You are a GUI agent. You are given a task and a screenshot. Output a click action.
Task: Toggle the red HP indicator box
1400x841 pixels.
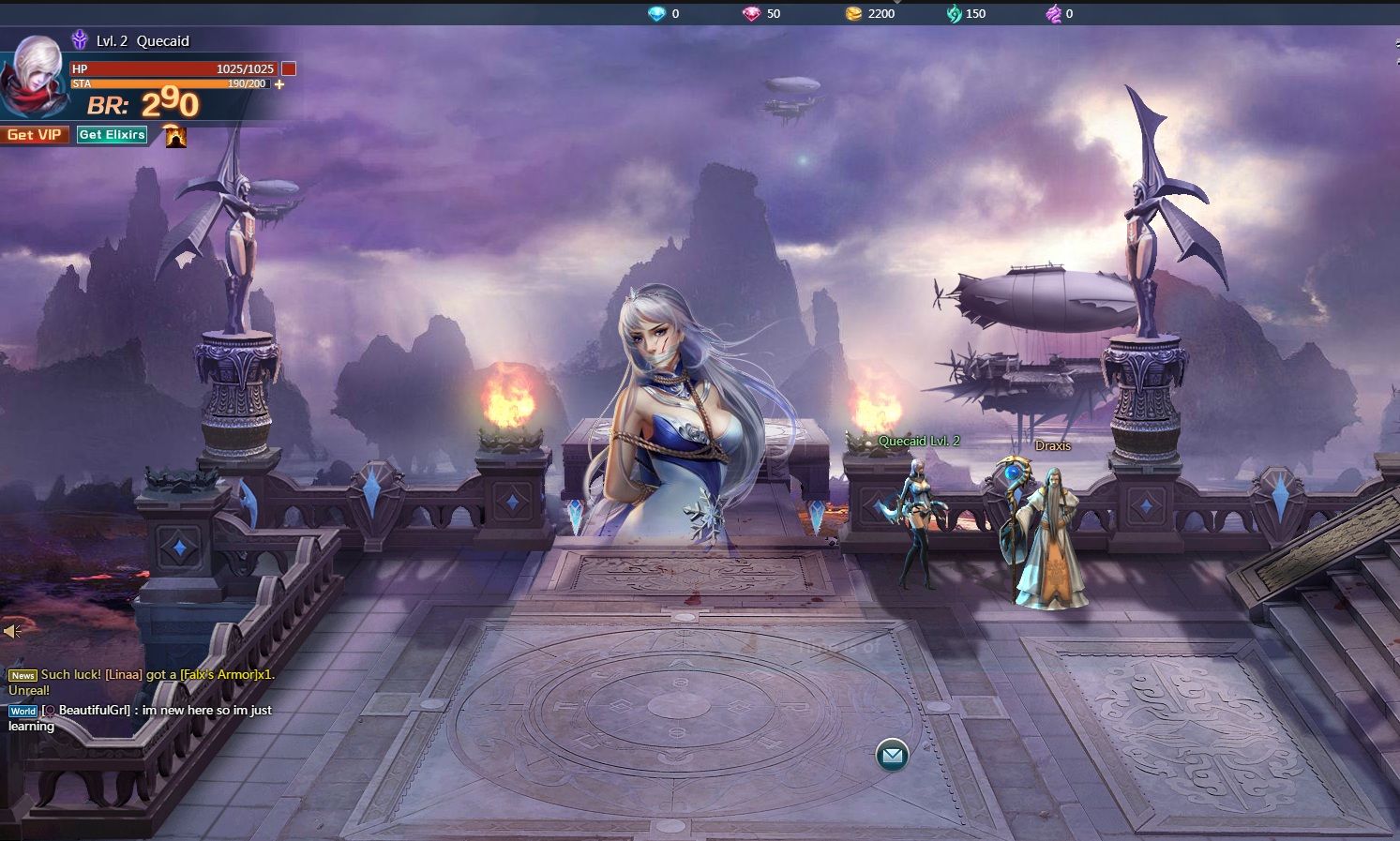pyautogui.click(x=287, y=68)
